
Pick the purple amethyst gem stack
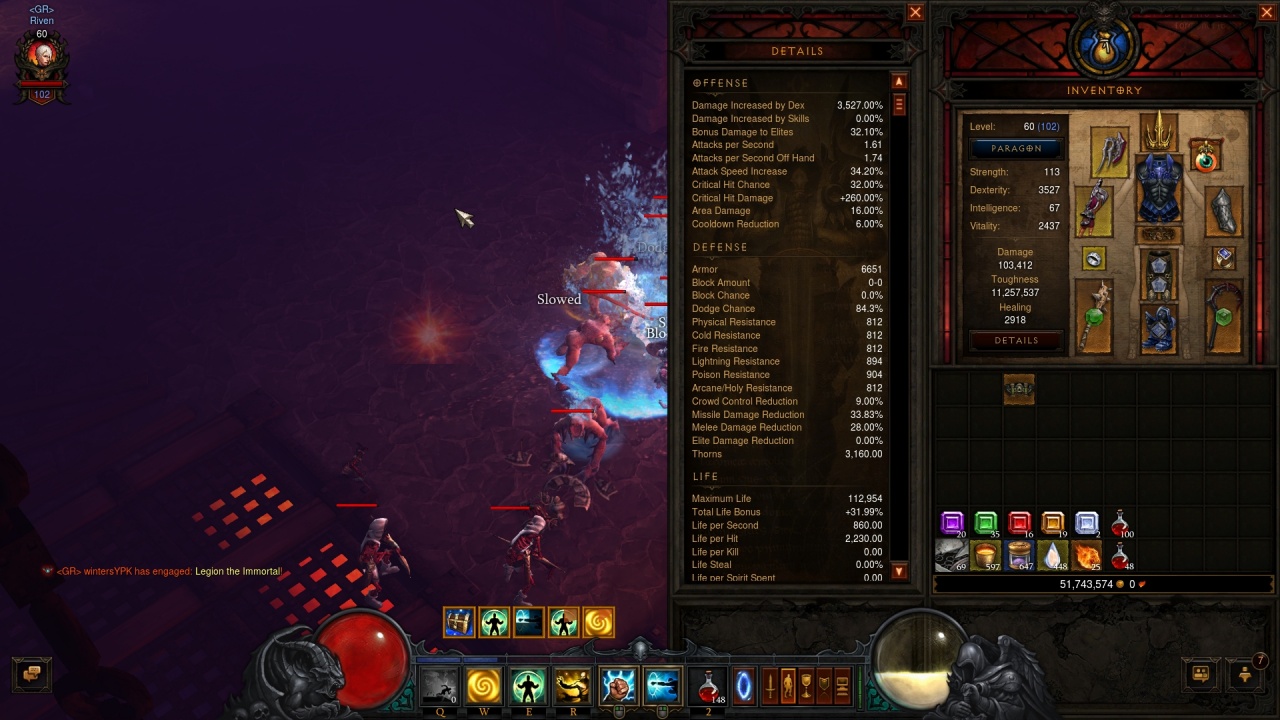pyautogui.click(x=952, y=523)
